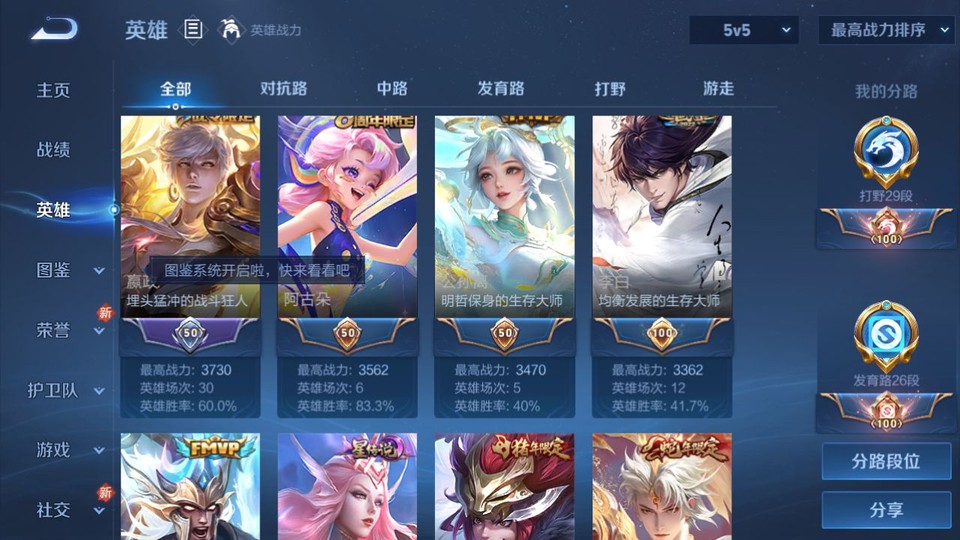Go back using the top-left arrow

click(x=54, y=30)
